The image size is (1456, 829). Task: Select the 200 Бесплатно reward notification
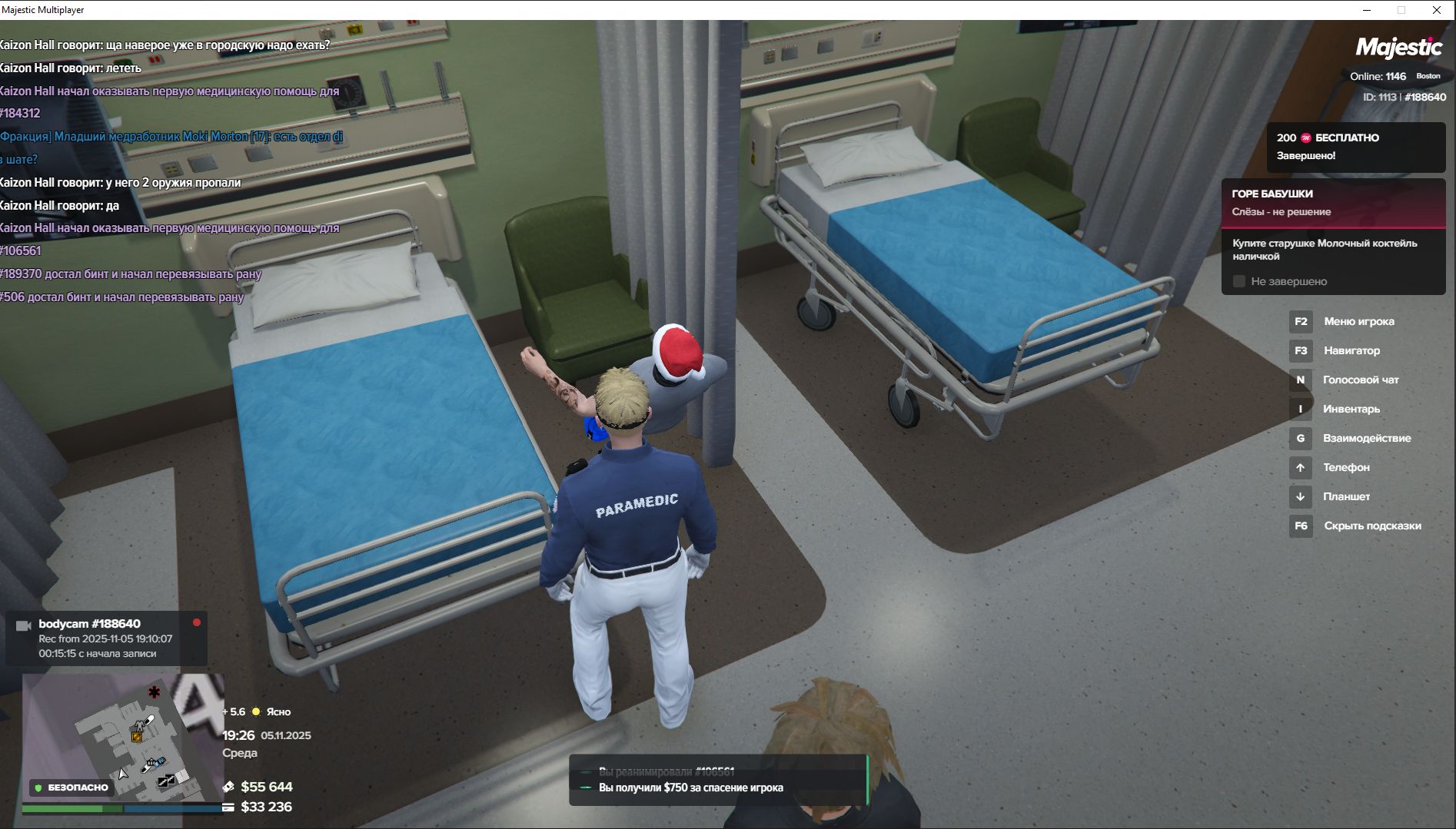click(x=1355, y=146)
